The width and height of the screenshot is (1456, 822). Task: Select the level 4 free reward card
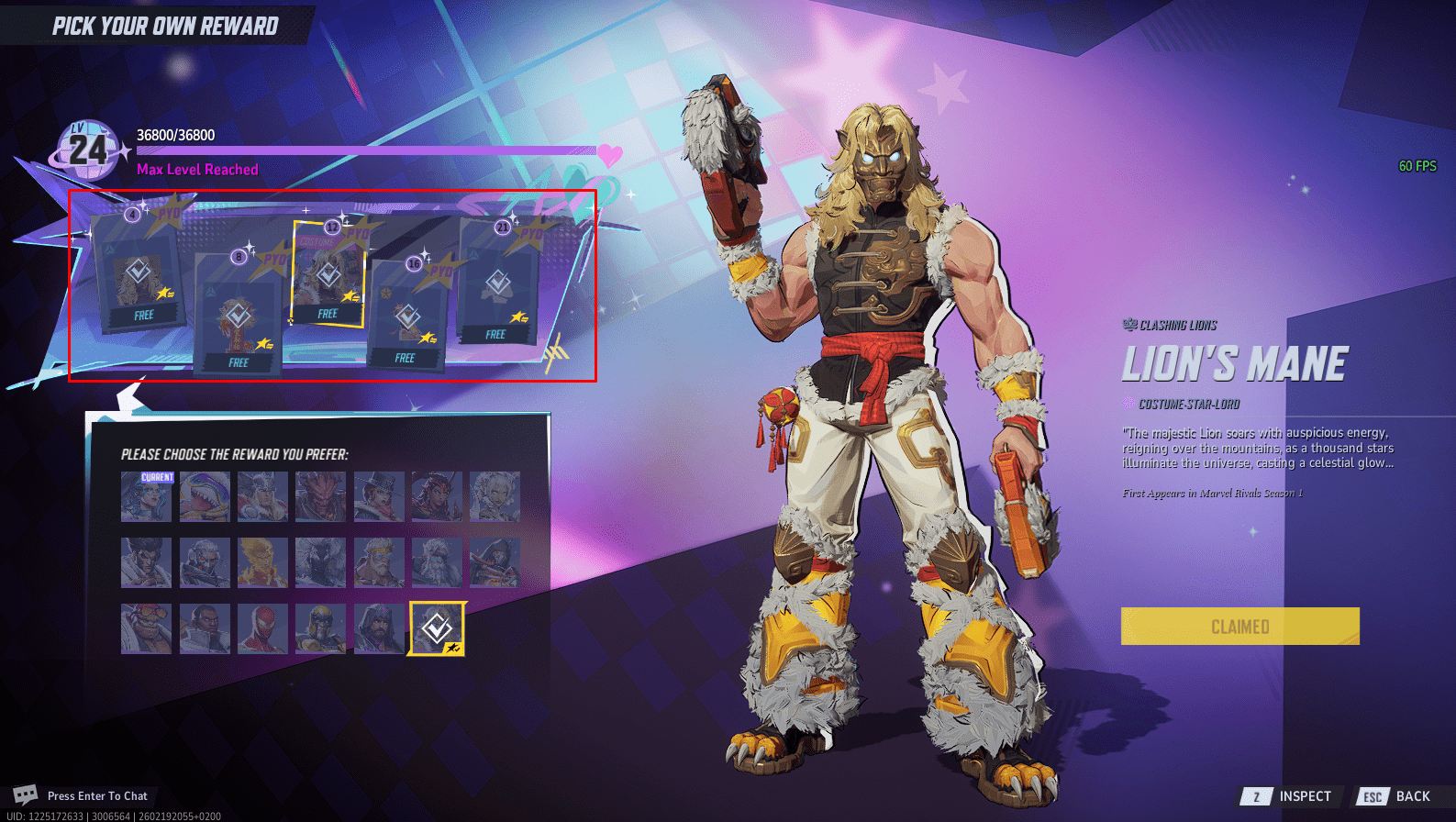[x=139, y=274]
